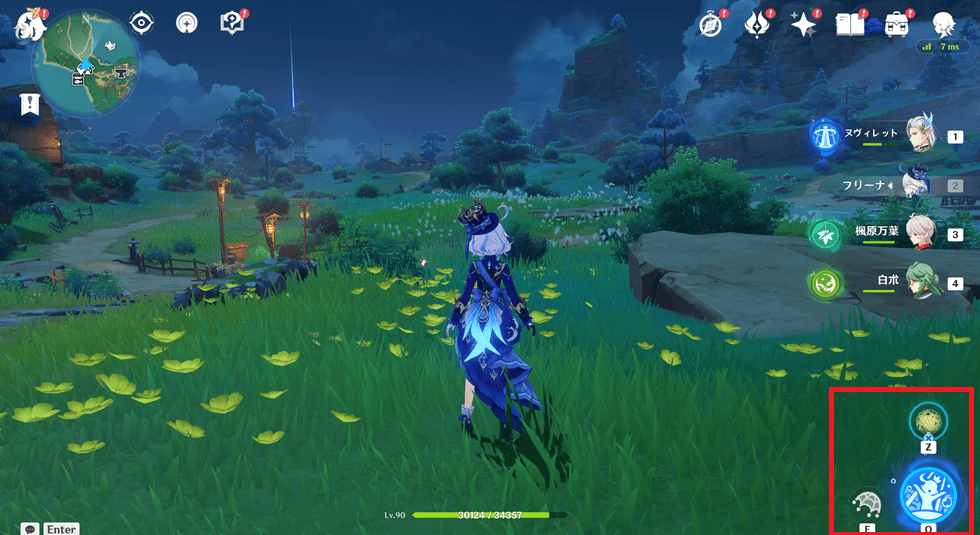This screenshot has height=535, width=980.
Task: Open the chat box speech bubble
Action: (30, 528)
